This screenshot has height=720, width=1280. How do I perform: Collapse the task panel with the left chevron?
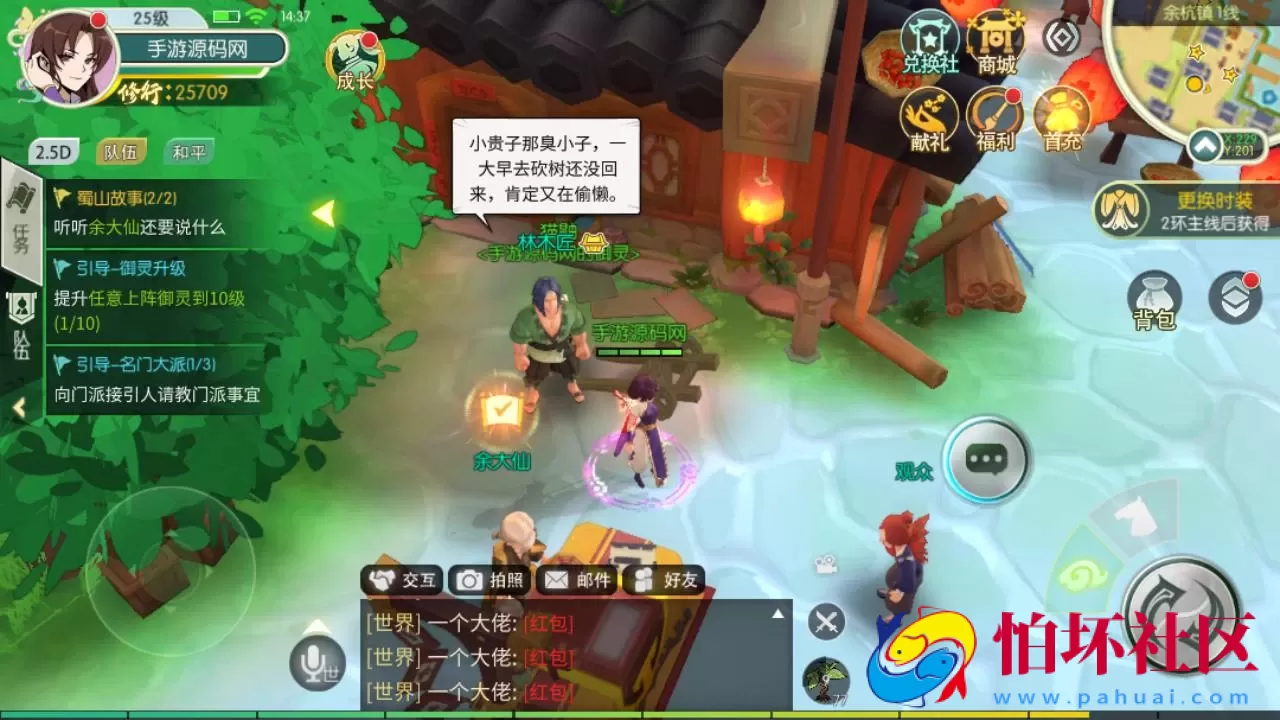(x=19, y=407)
